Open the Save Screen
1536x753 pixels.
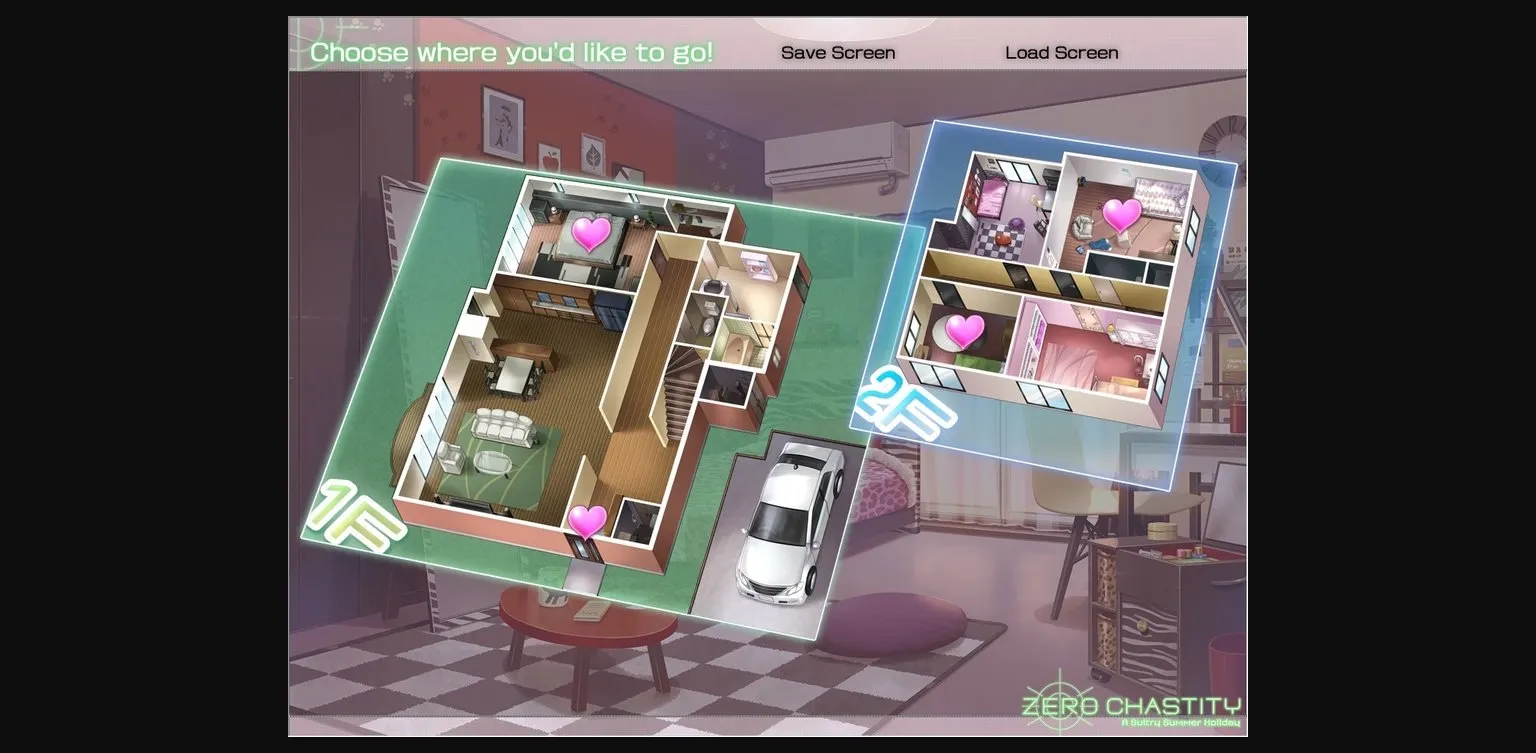838,52
